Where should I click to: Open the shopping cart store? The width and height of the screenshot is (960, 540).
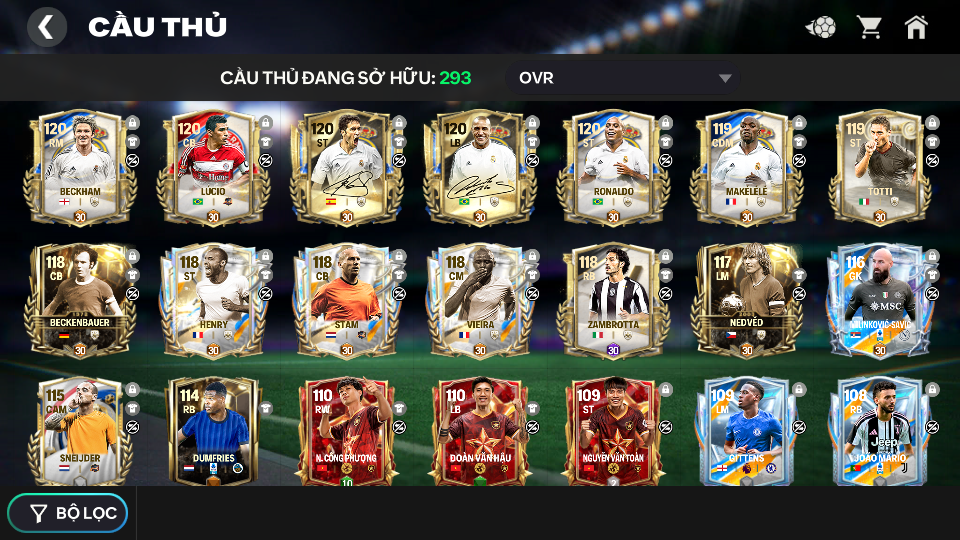(x=869, y=27)
